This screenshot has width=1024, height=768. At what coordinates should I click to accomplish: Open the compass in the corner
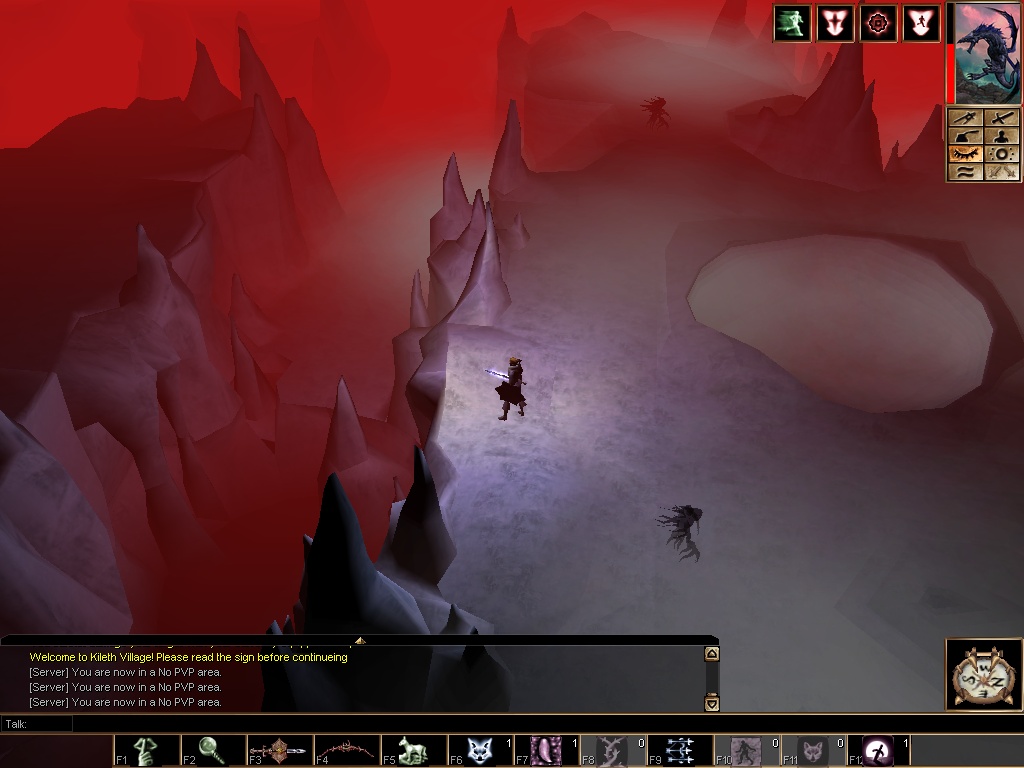click(984, 675)
